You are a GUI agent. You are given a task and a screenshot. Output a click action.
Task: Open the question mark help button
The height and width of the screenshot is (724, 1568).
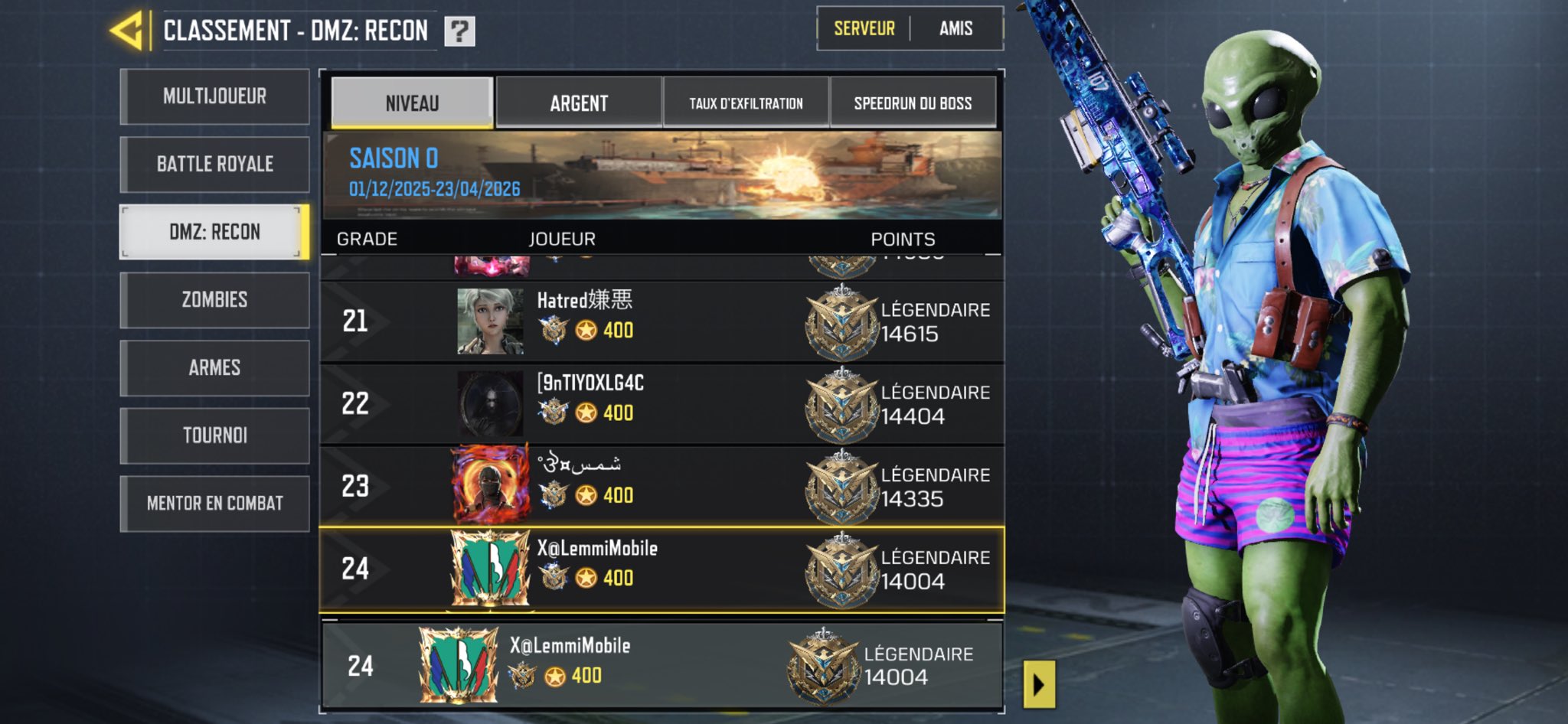(459, 31)
